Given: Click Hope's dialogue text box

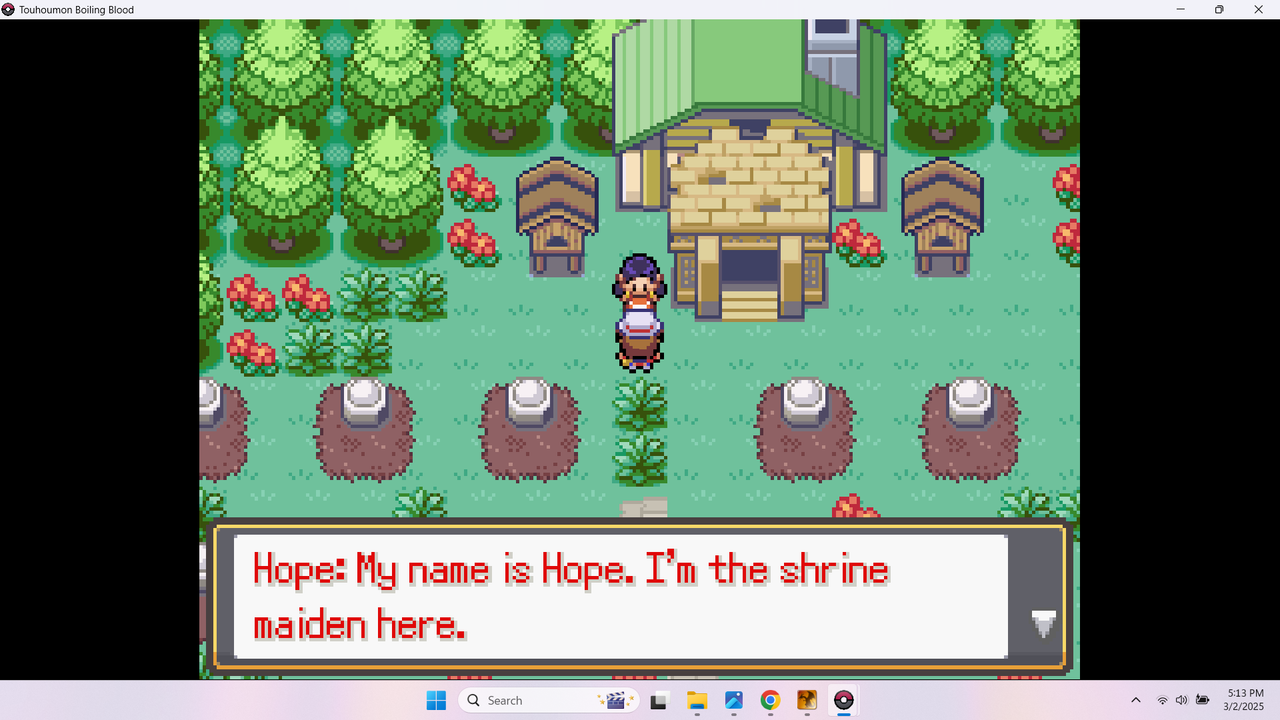Looking at the screenshot, I should pyautogui.click(x=620, y=597).
